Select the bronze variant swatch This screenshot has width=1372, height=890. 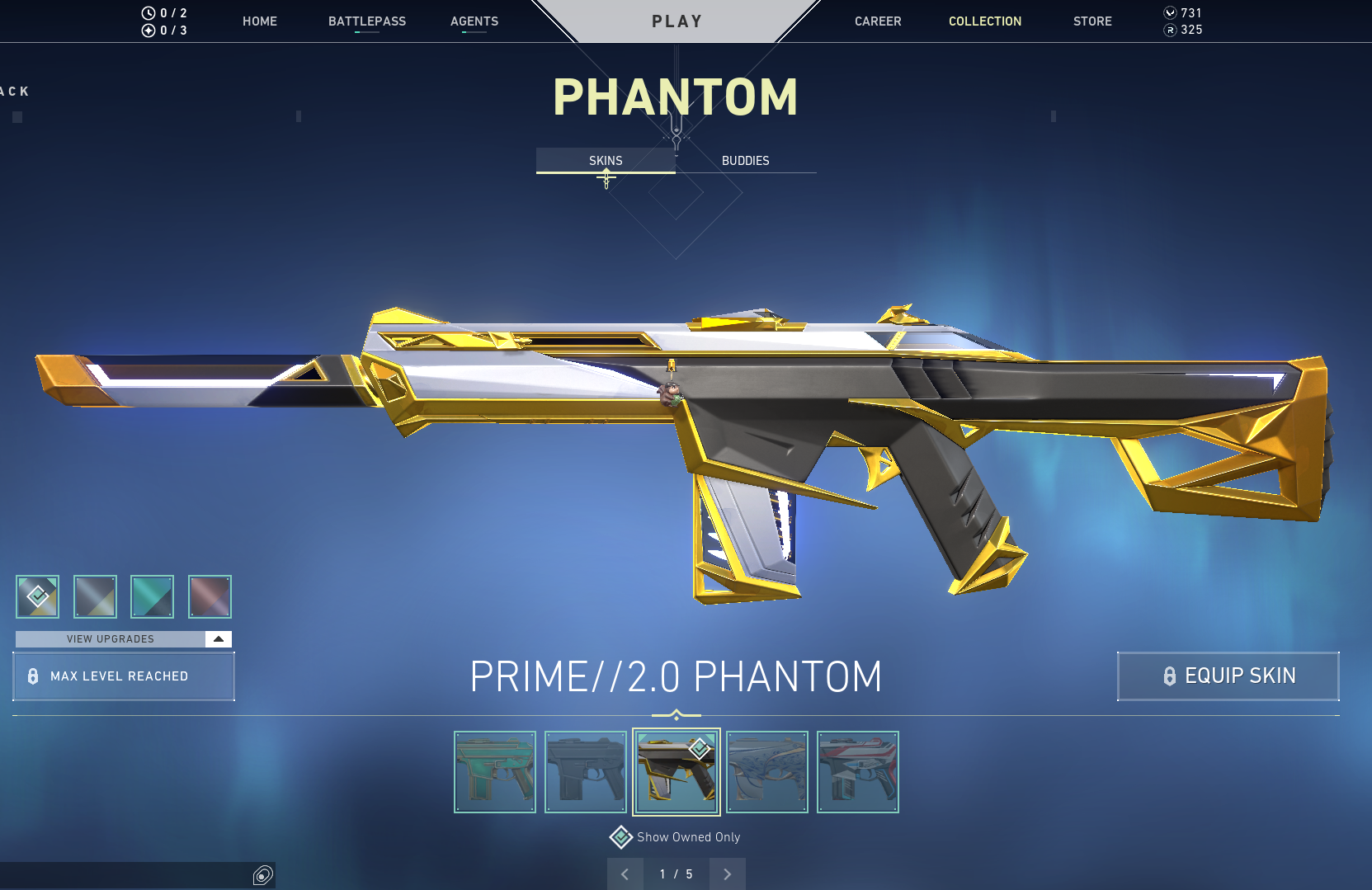210,596
